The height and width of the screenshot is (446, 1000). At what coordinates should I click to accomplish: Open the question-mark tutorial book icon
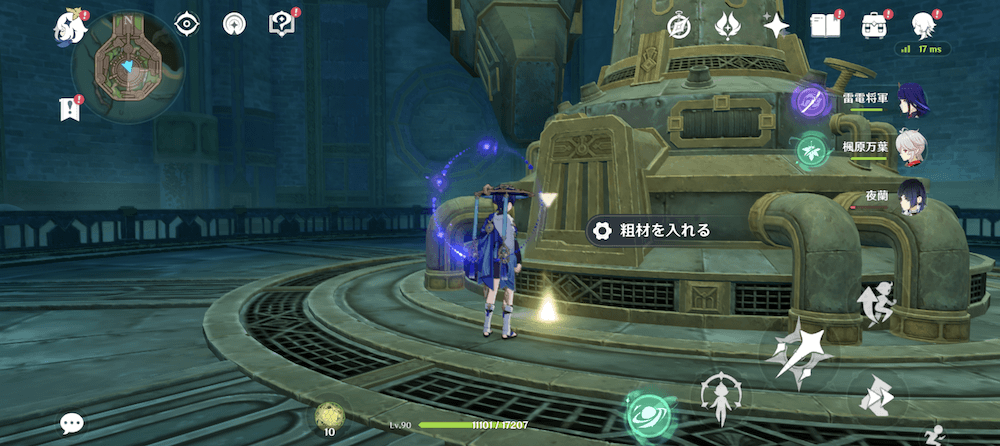282,24
